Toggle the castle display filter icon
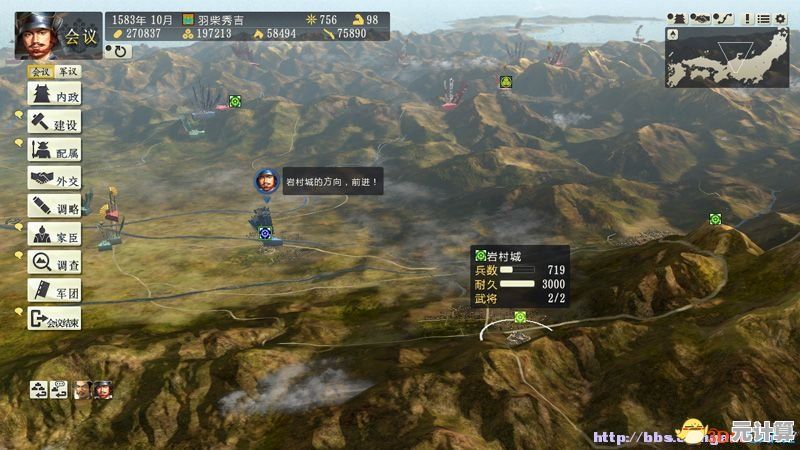This screenshot has height=450, width=800. [x=678, y=18]
